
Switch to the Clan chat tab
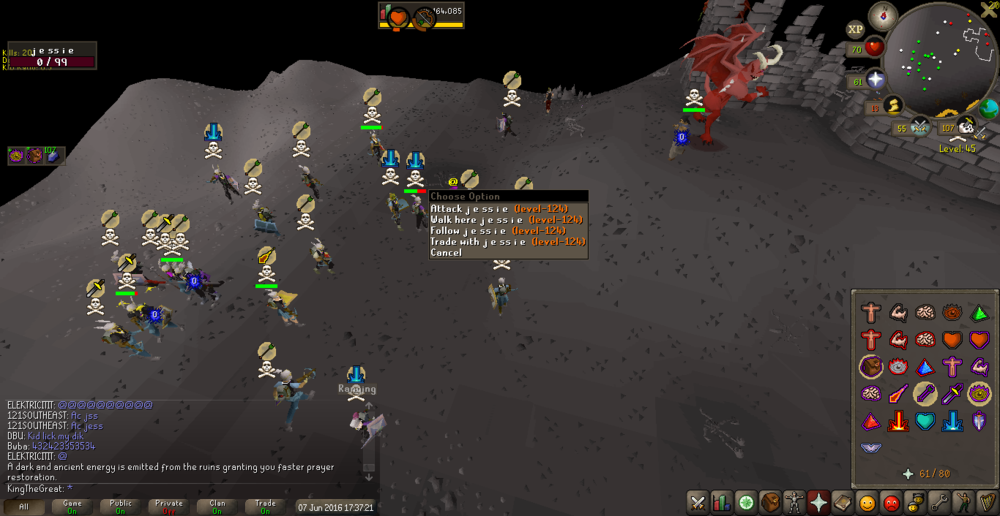point(217,507)
